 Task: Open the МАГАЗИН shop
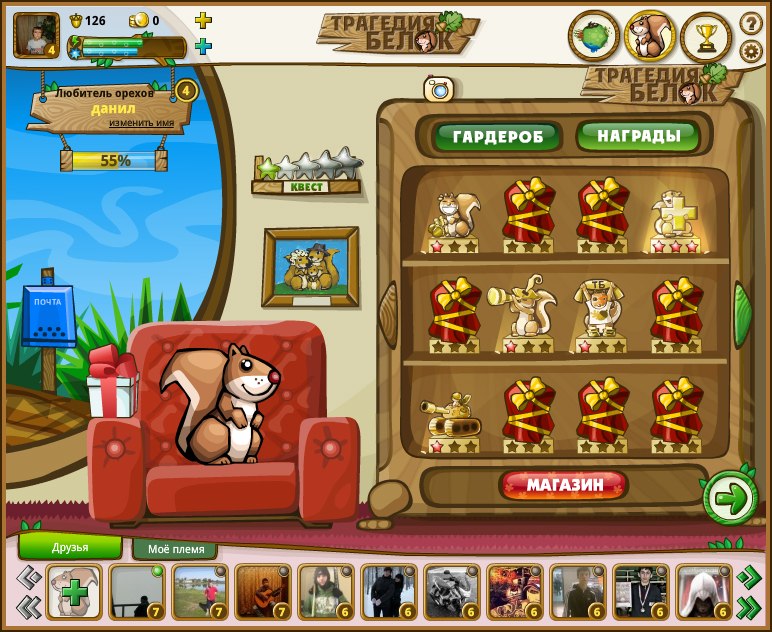(x=565, y=486)
